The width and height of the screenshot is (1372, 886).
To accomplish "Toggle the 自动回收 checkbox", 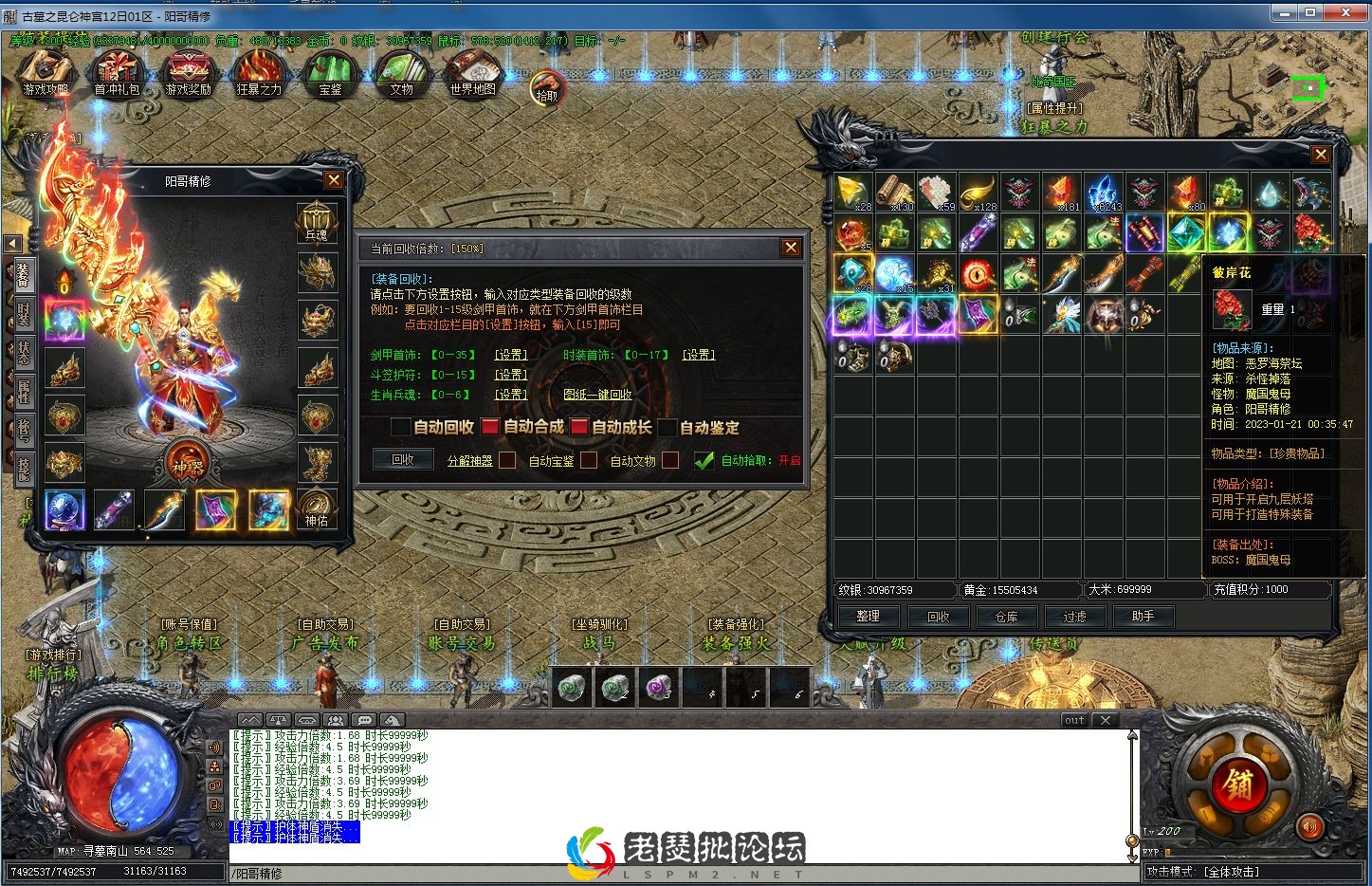I will click(x=401, y=428).
